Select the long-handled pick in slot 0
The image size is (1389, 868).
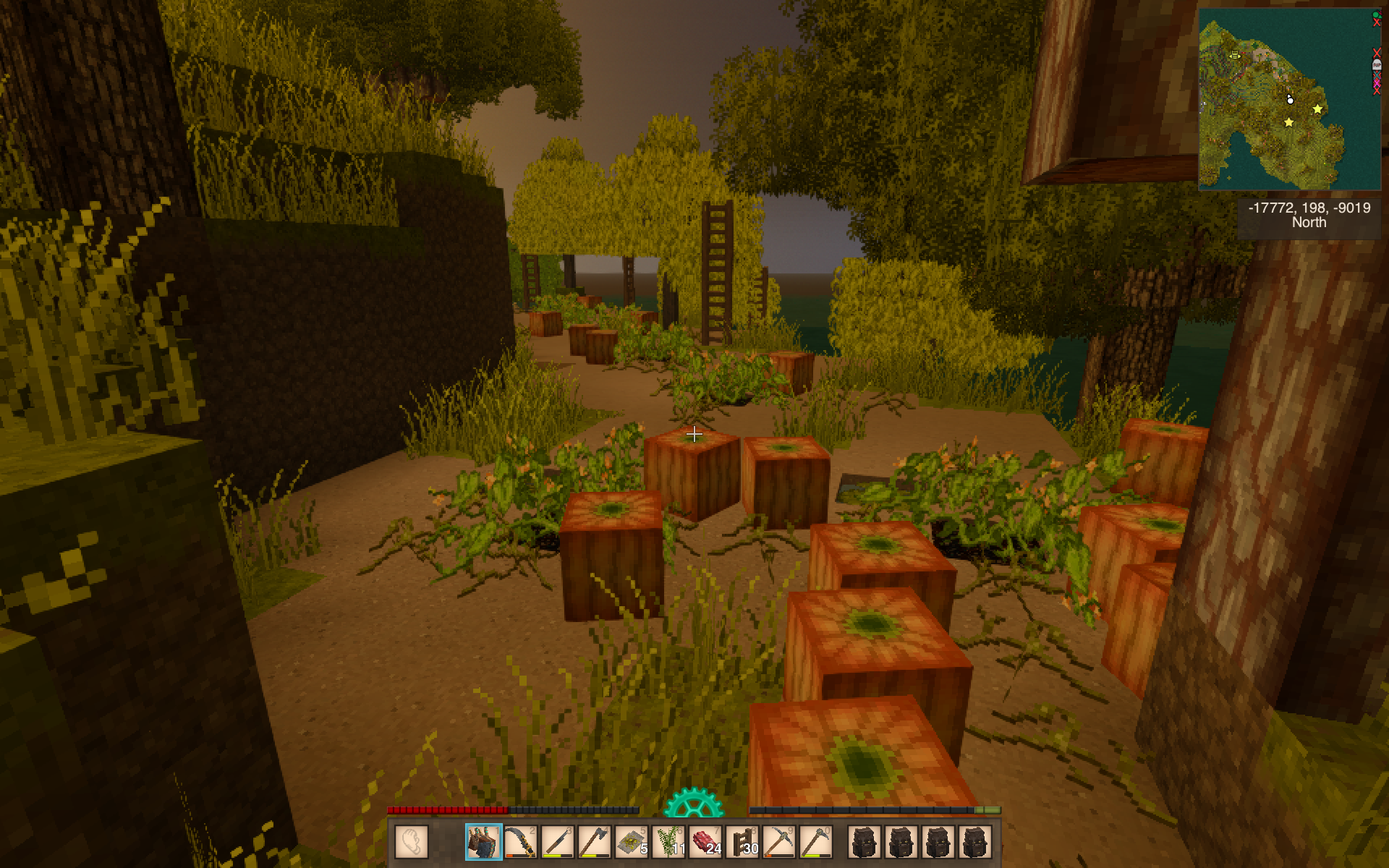click(817, 842)
